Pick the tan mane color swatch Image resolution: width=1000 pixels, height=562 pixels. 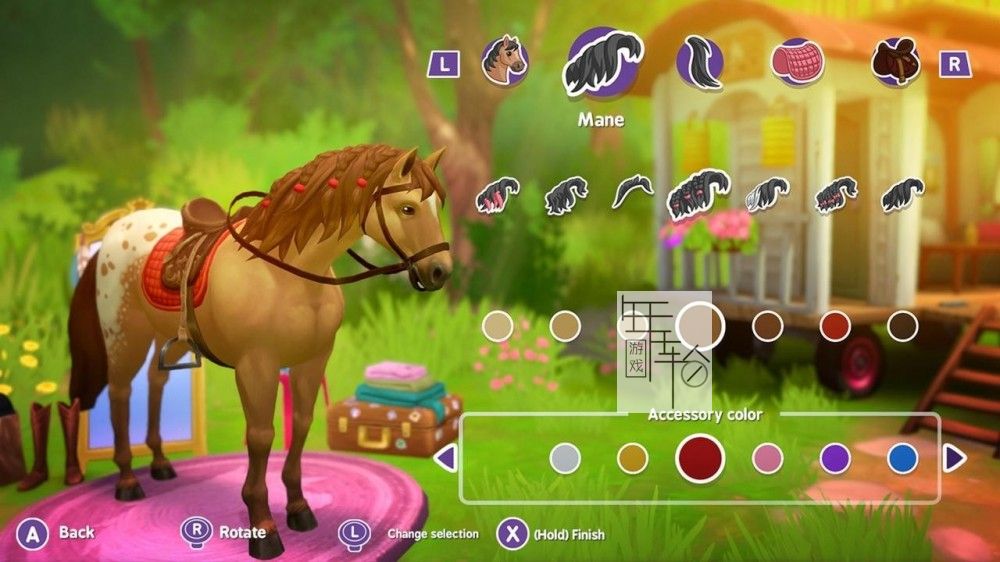point(565,325)
